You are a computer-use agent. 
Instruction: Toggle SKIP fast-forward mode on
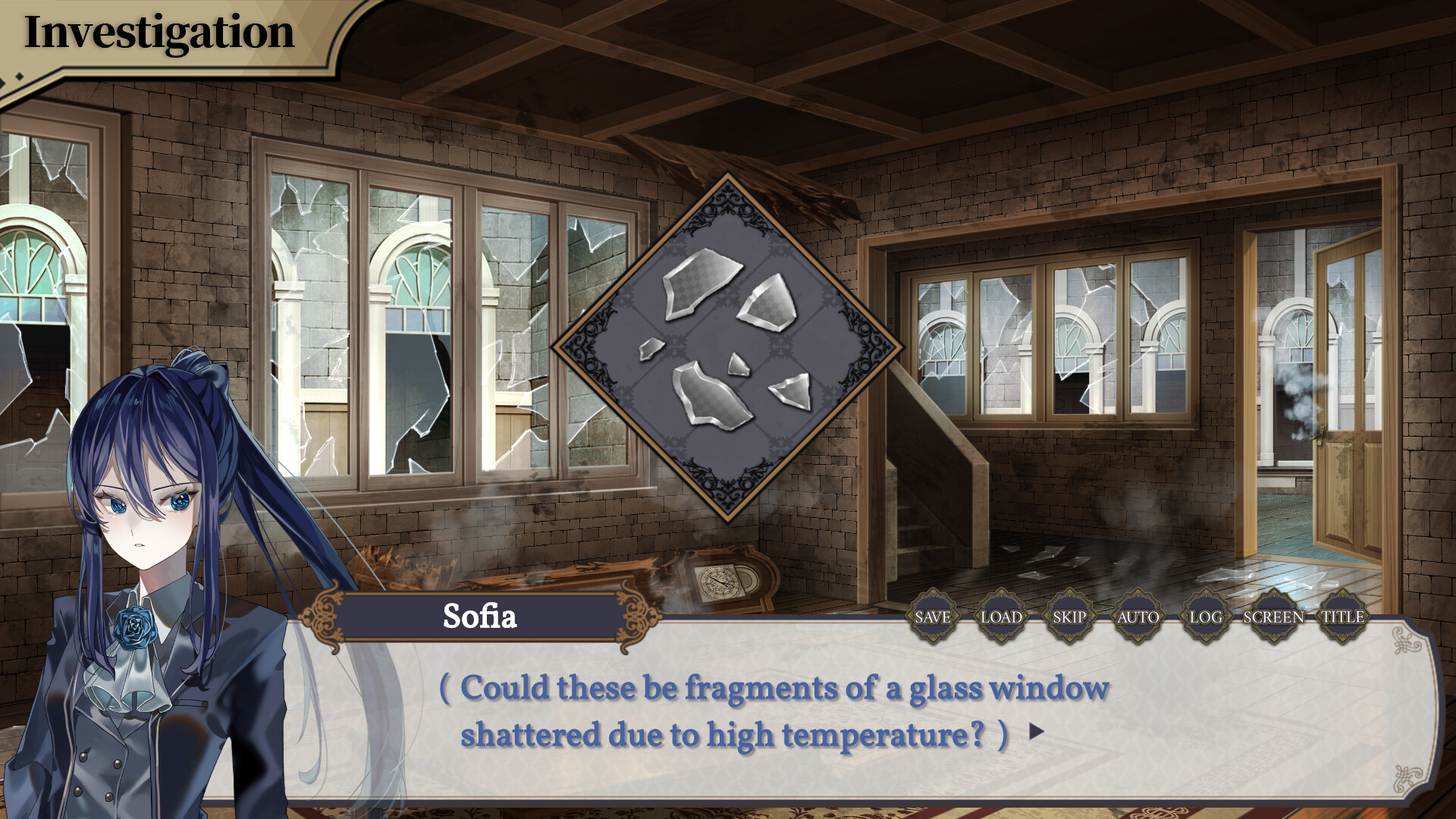(x=1068, y=617)
